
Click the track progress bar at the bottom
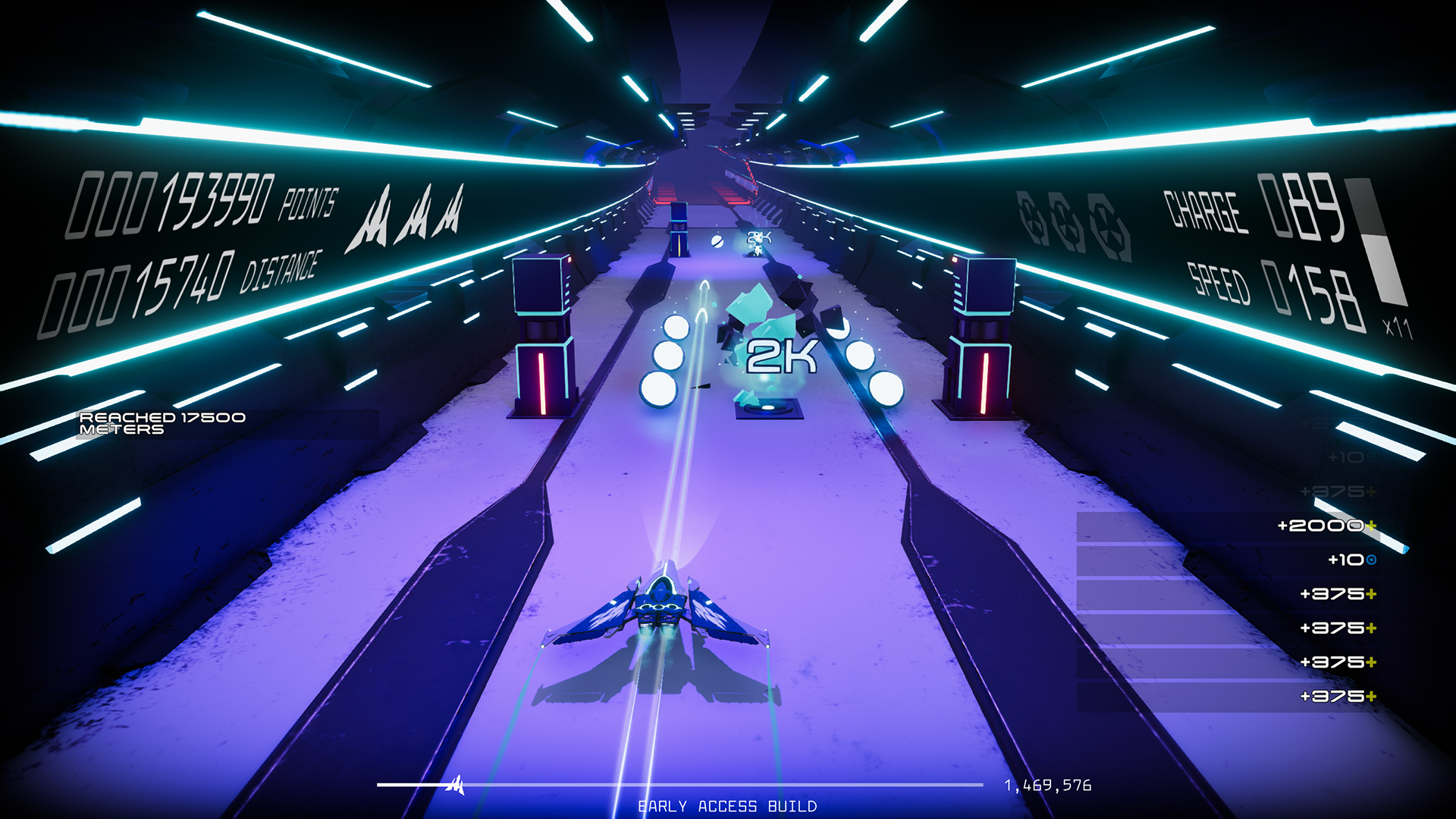click(682, 786)
